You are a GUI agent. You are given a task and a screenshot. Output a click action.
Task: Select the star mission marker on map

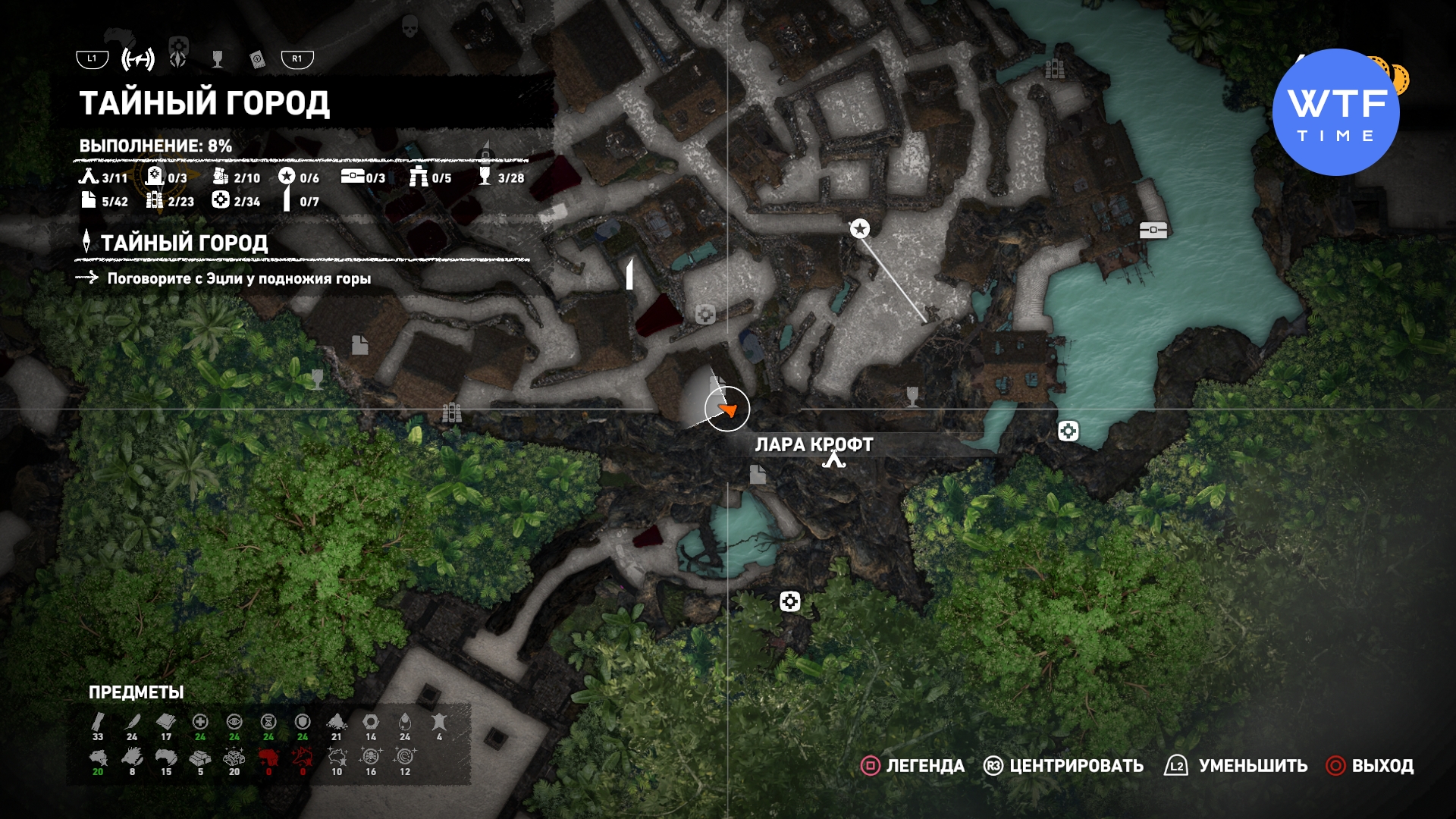(859, 228)
